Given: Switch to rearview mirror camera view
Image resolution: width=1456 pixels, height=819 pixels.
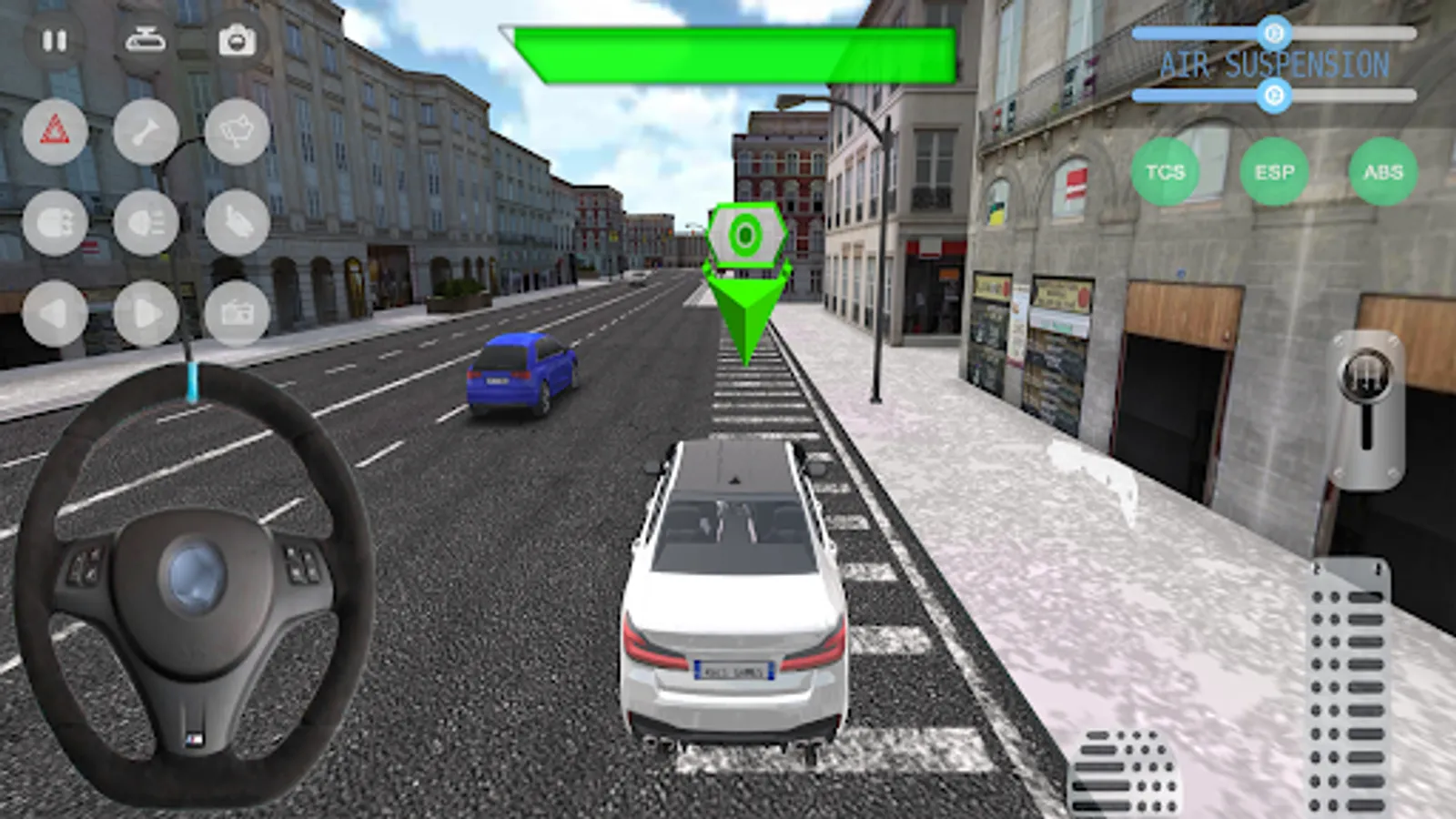Looking at the screenshot, I should 146,38.
